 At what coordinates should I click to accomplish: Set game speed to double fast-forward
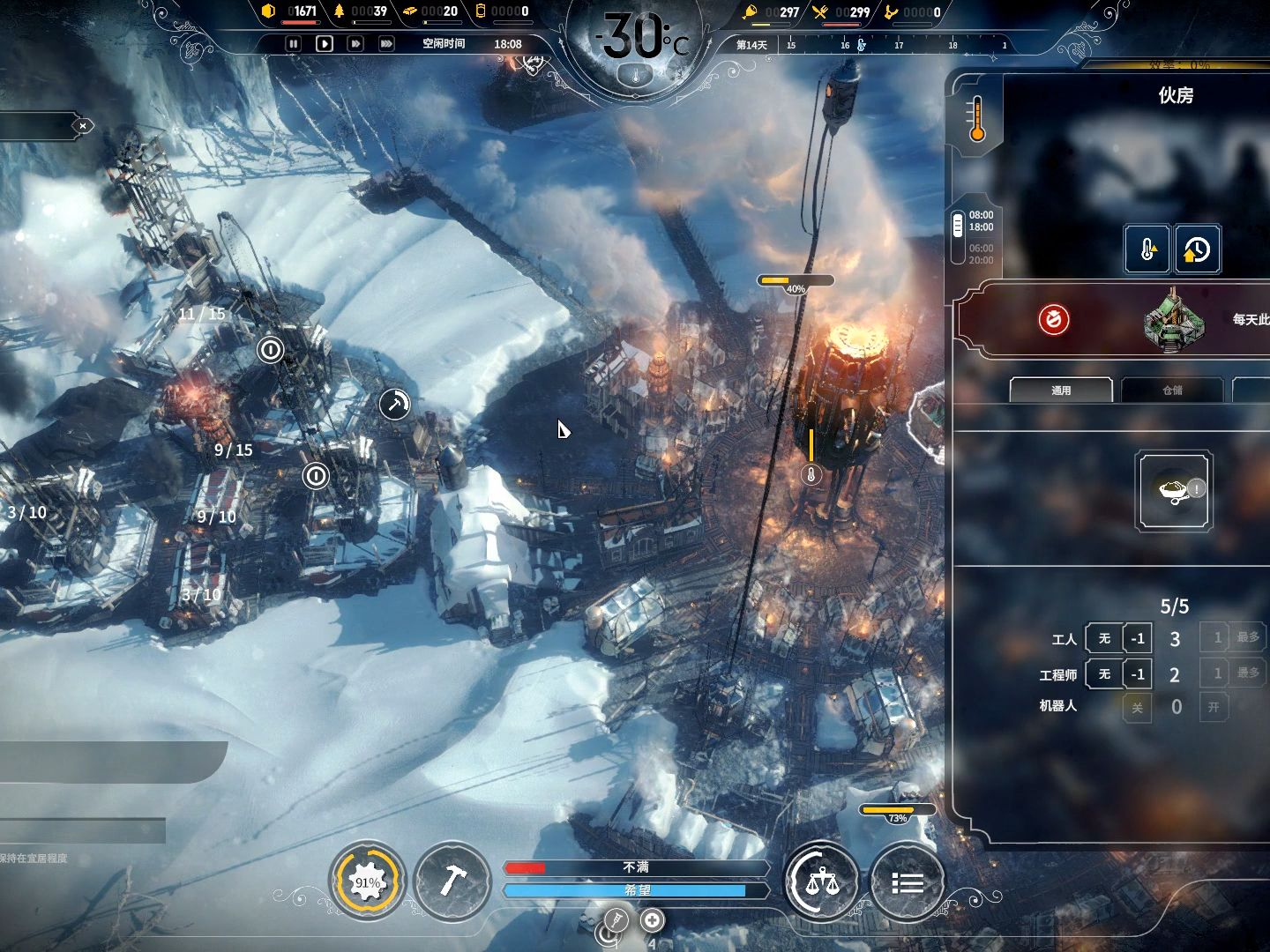click(355, 43)
